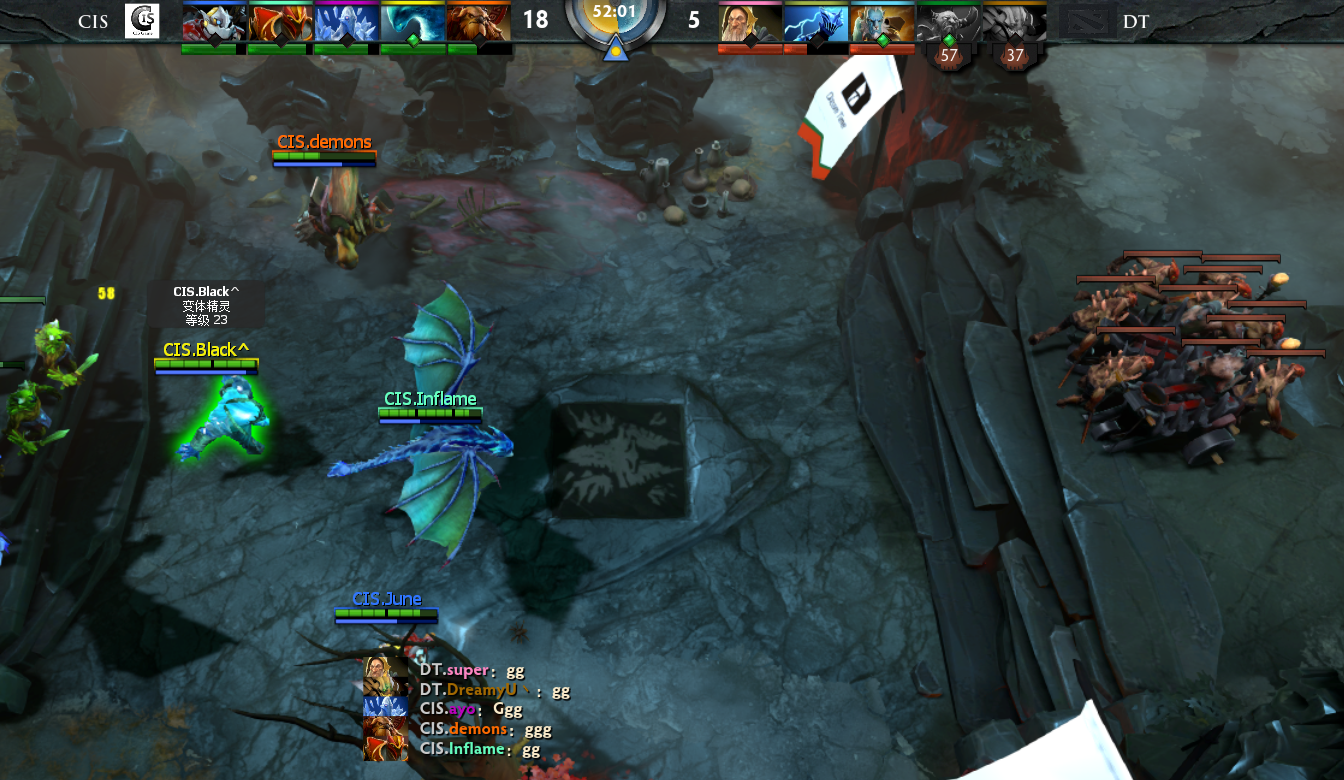Select the dead hero with 57 respawn timer
Viewport: 1344px width, 780px height.
(x=948, y=22)
